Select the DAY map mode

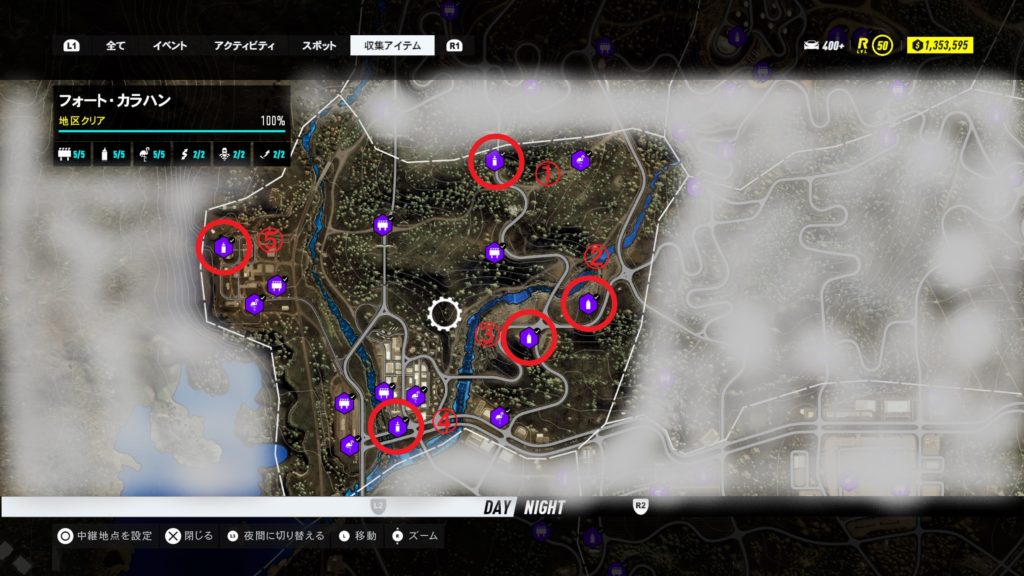coord(498,507)
